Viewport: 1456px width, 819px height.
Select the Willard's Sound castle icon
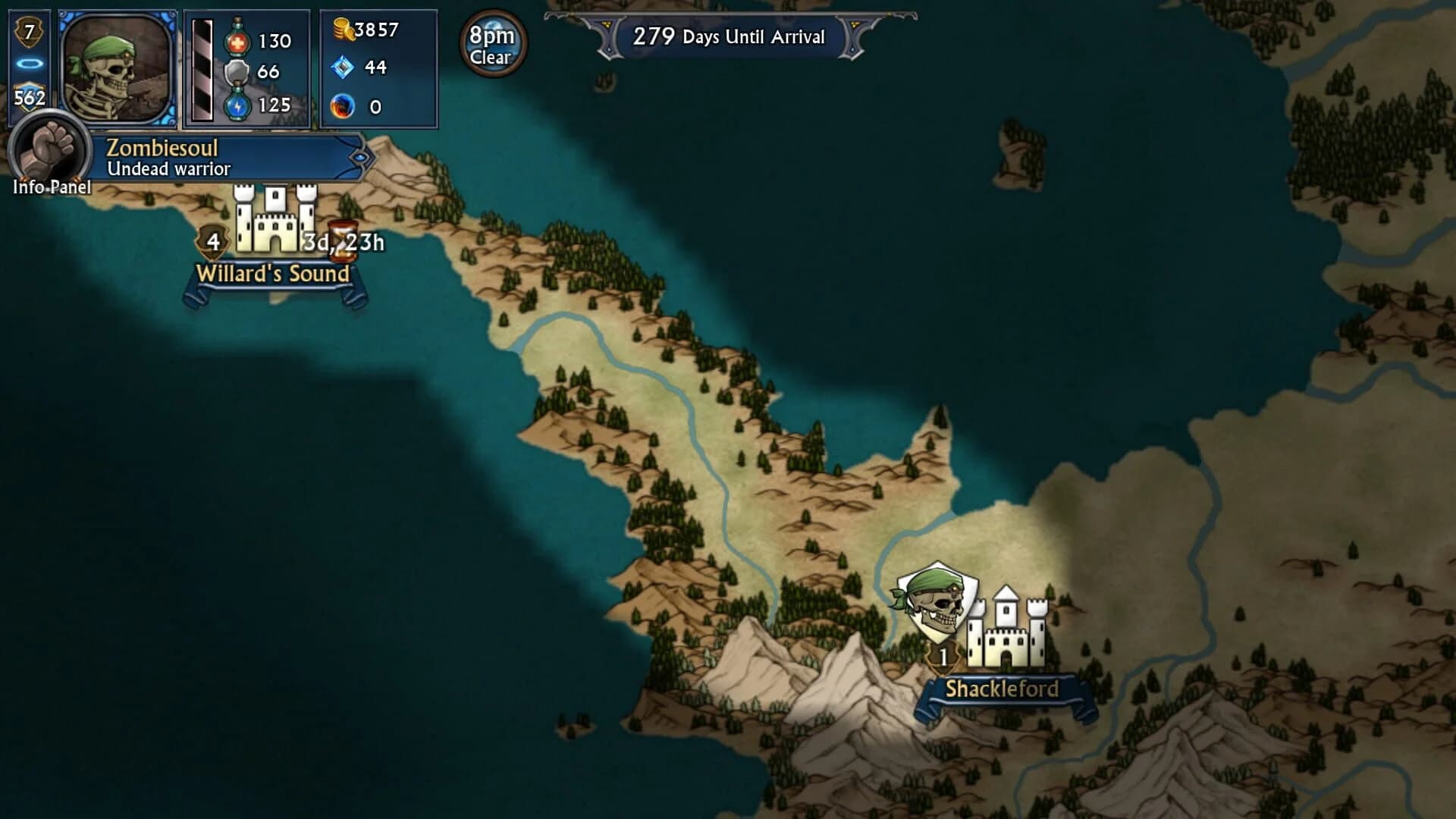pos(275,220)
